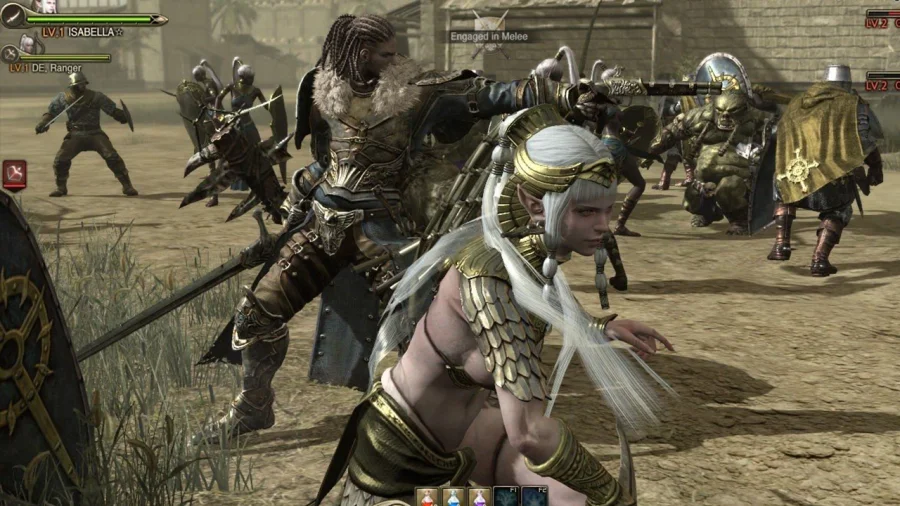Image resolution: width=900 pixels, height=506 pixels.
Task: Click the red bow status icon
Action: (x=14, y=174)
